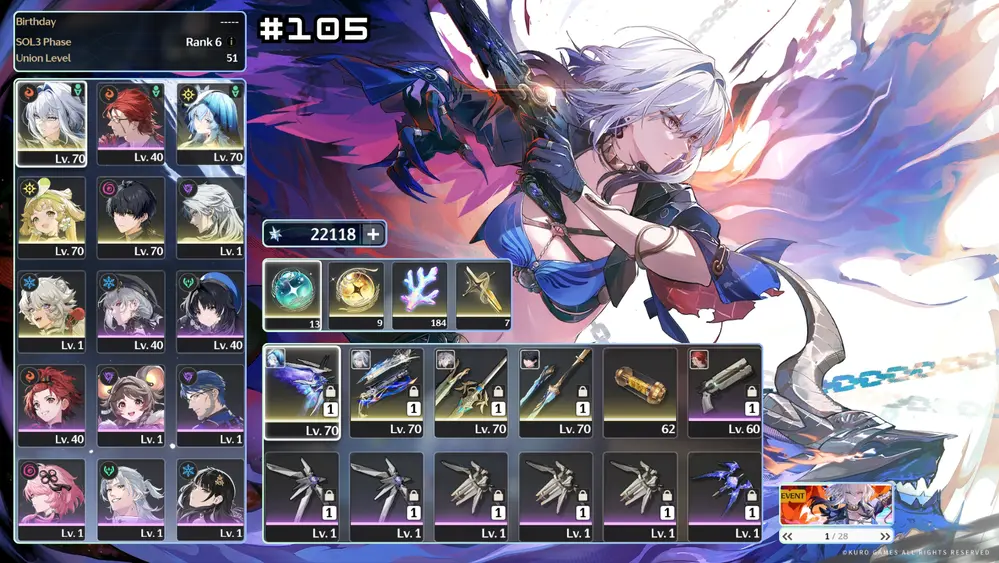999x563 pixels.
Task: Open the EVENT banner thumbnail
Action: tap(836, 505)
